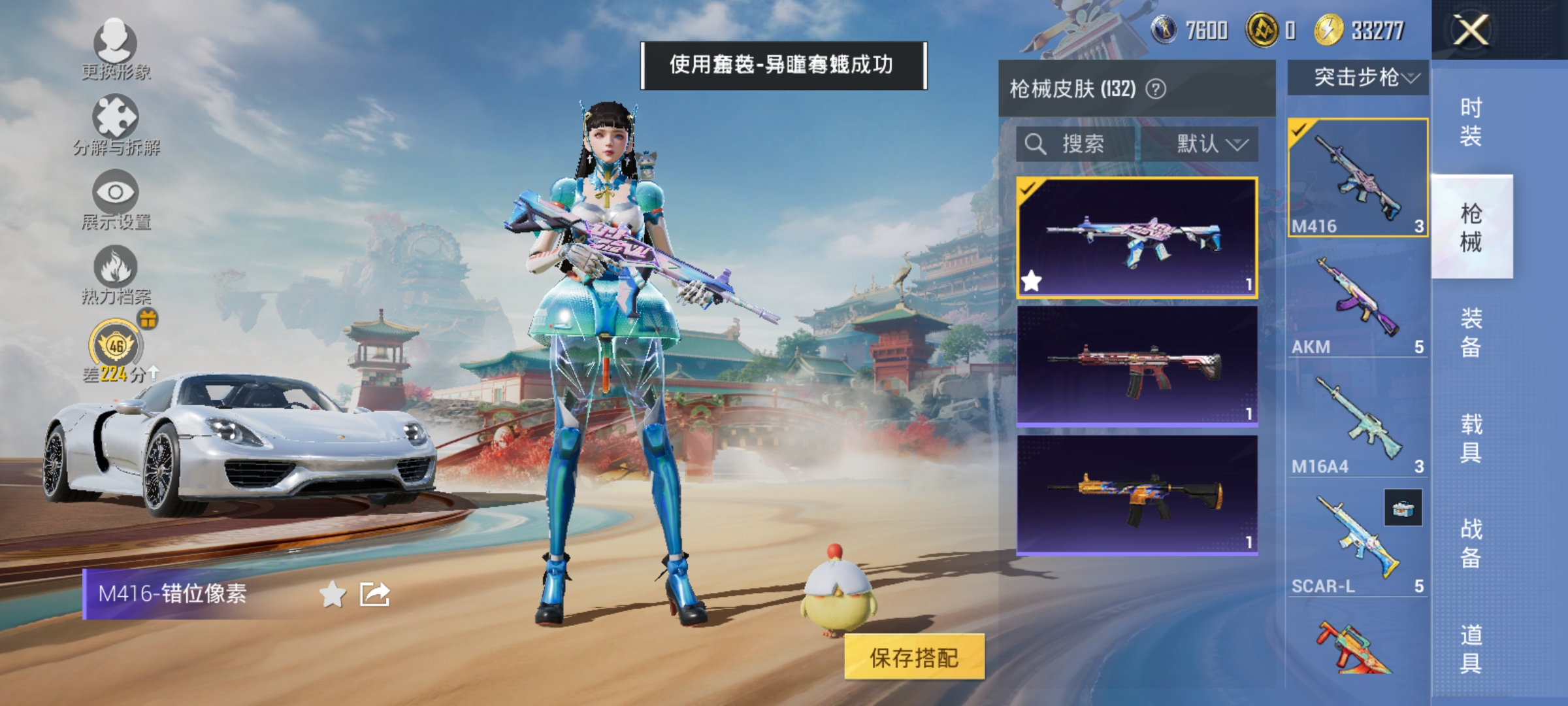Viewport: 1568px width, 706px height.
Task: Open the search magnifier in skin panel
Action: (1036, 145)
